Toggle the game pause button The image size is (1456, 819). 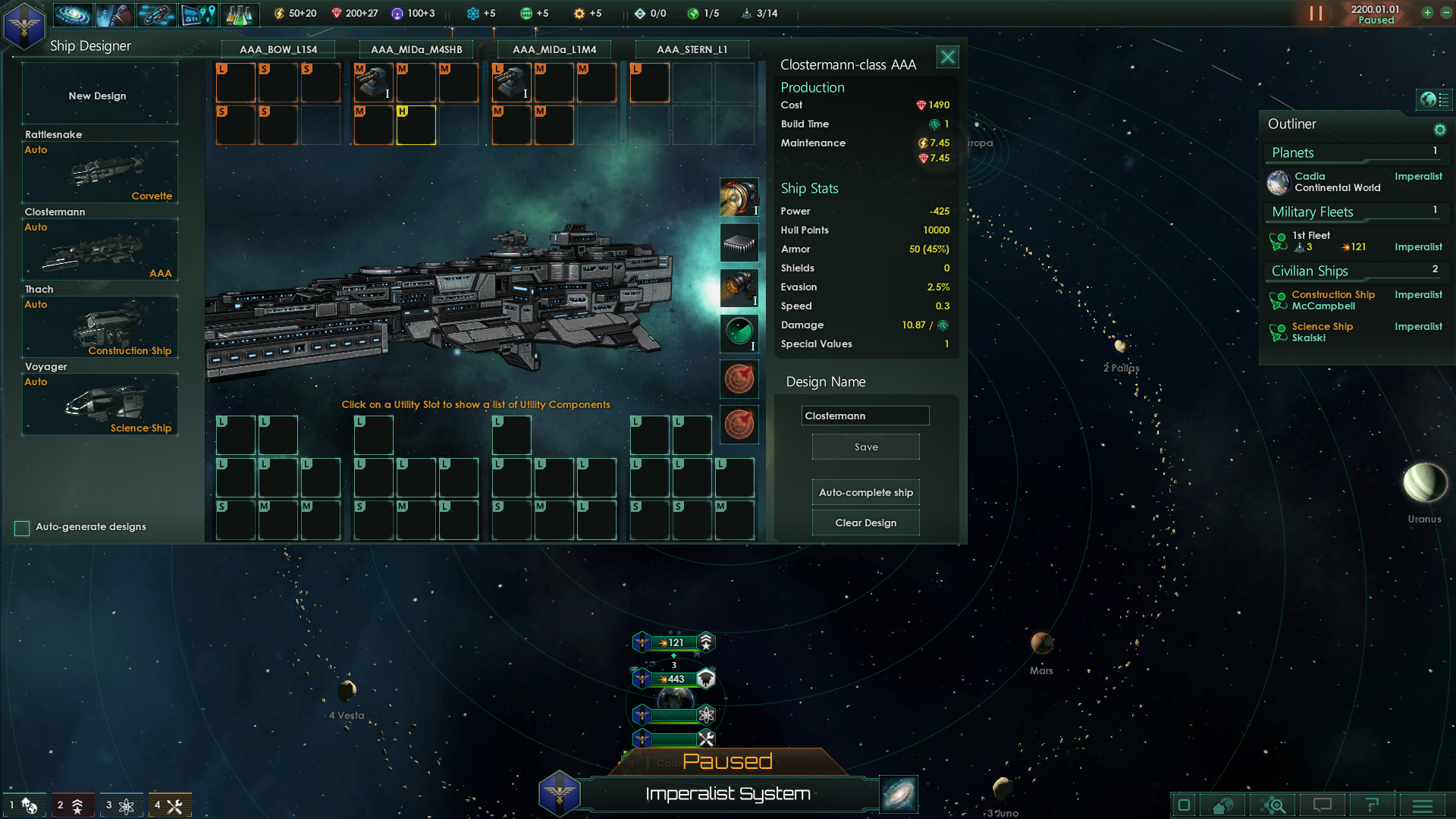point(1316,14)
